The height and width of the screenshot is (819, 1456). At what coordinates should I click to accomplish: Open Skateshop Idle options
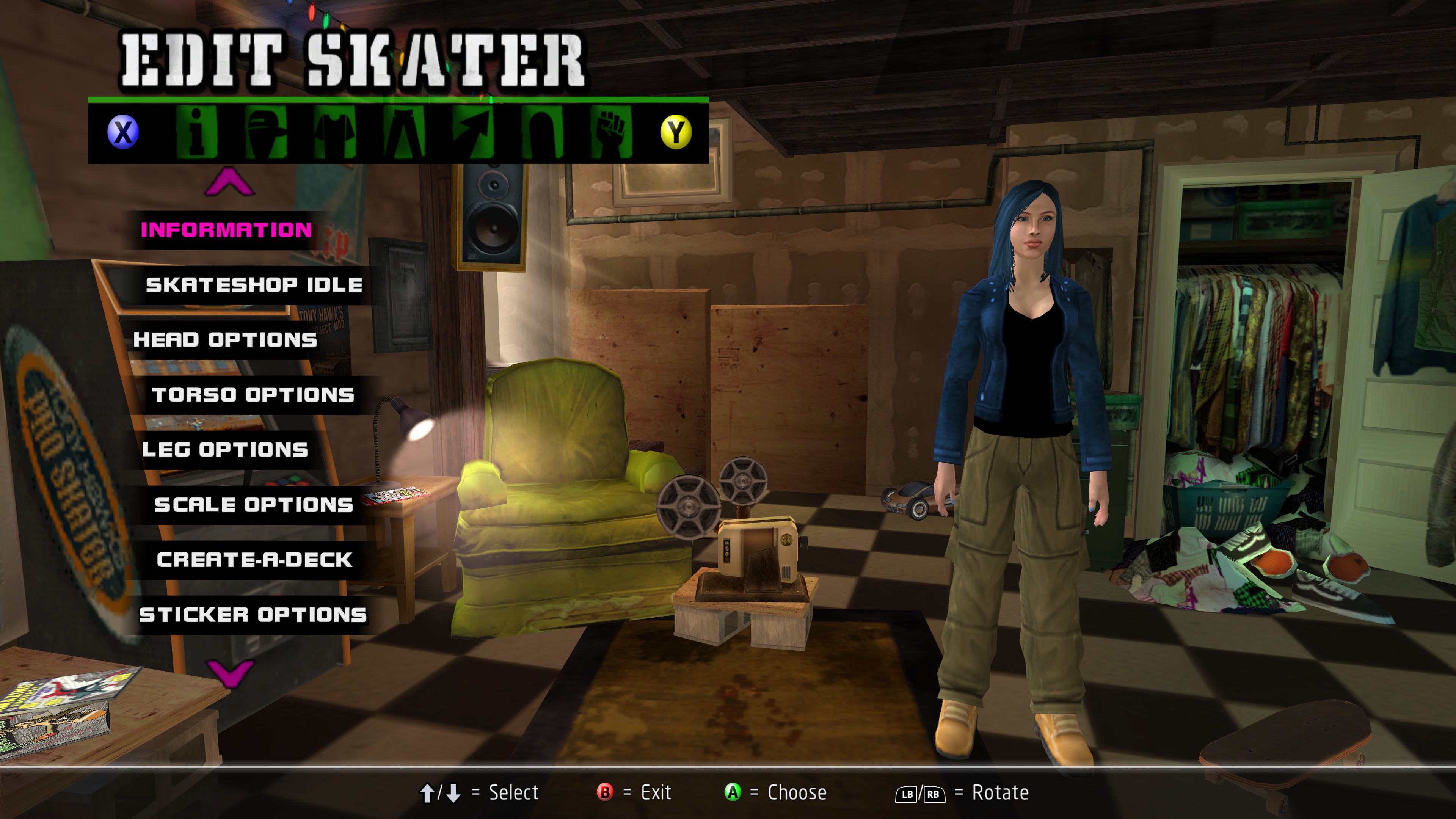pos(254,284)
